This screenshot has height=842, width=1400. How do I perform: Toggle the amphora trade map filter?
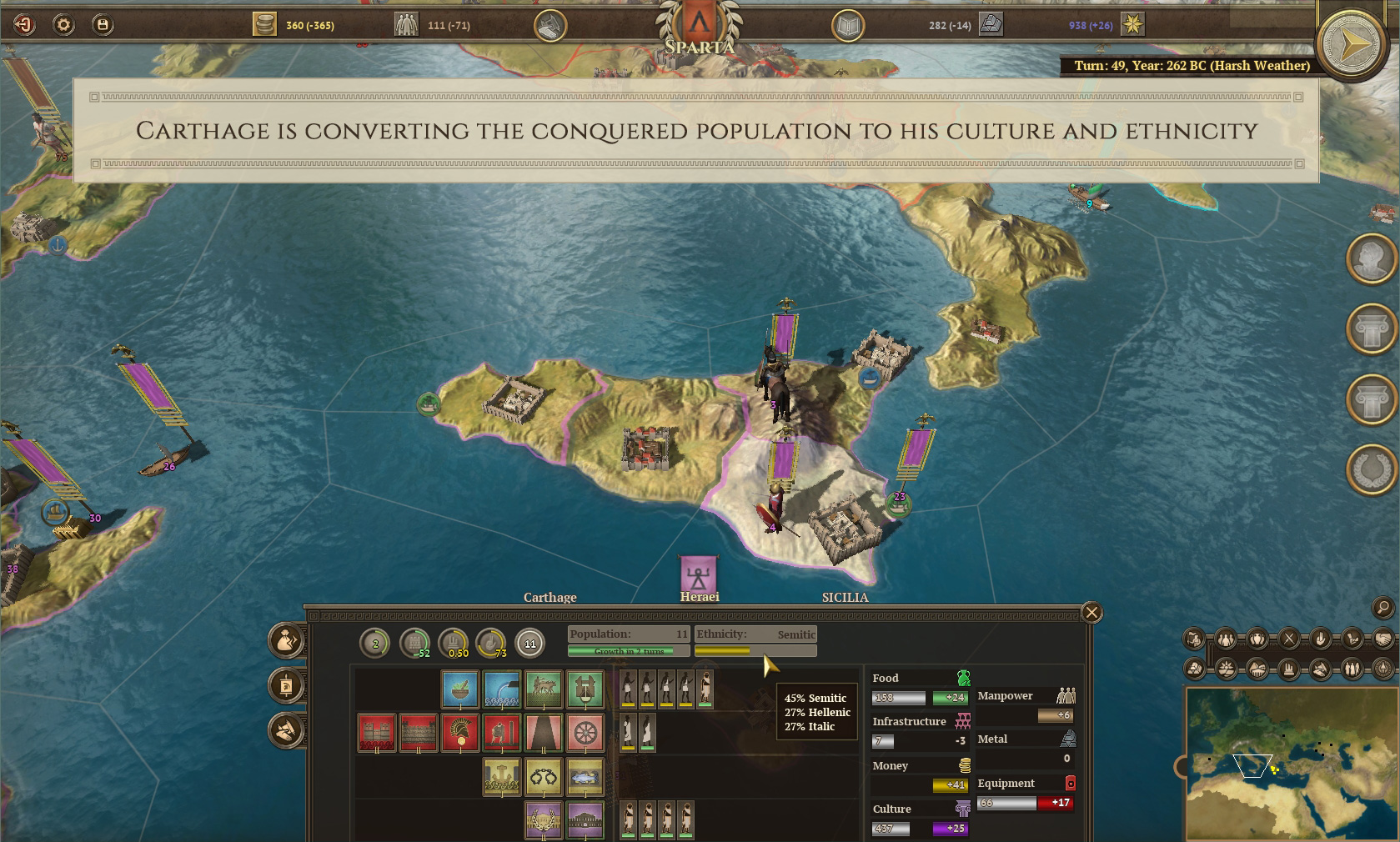pyautogui.click(x=1259, y=639)
